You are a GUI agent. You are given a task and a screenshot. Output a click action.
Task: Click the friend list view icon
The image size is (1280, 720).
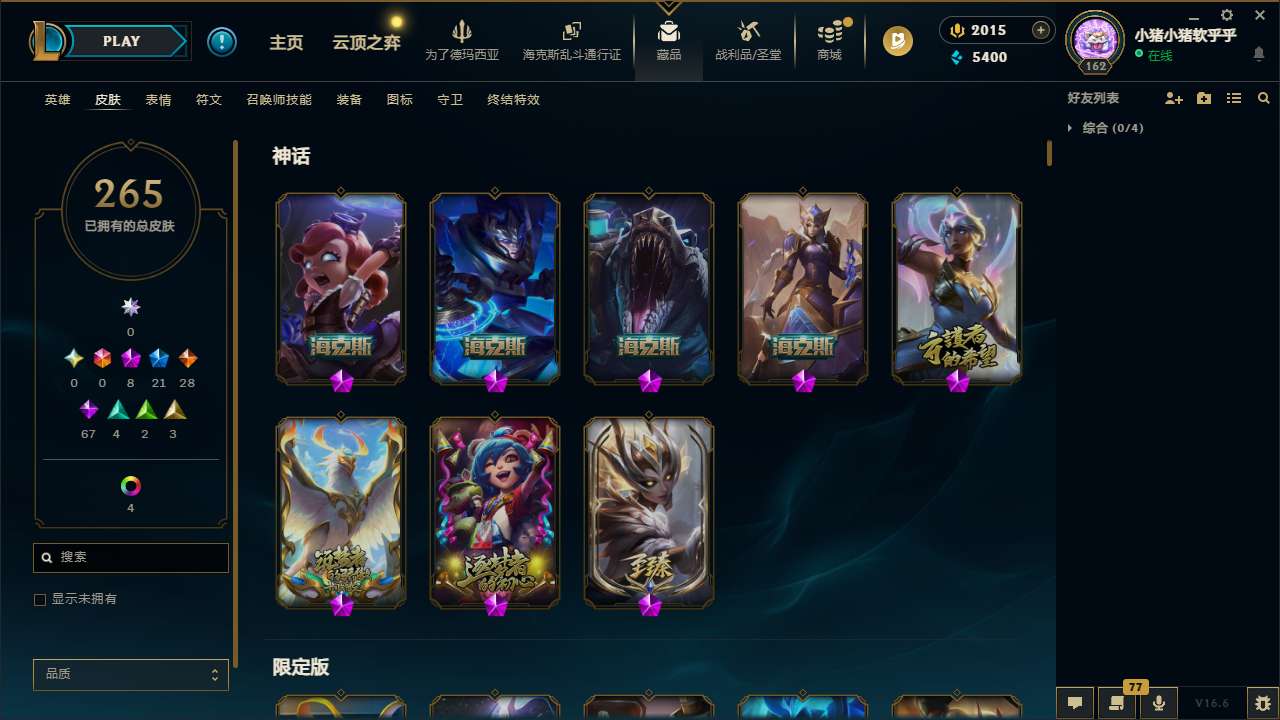pyautogui.click(x=1234, y=98)
